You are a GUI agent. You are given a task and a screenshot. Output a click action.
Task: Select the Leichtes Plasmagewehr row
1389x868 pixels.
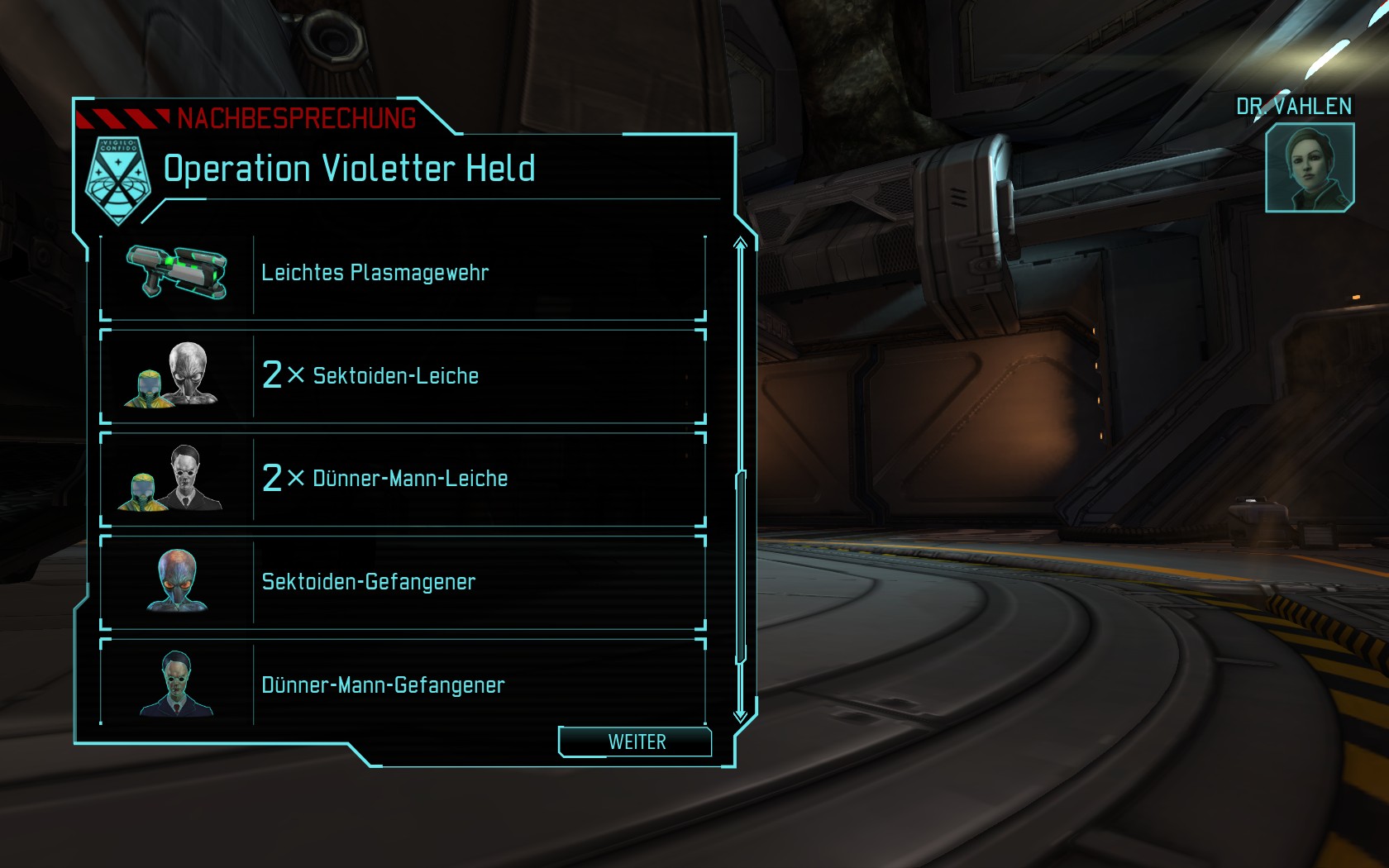click(x=403, y=274)
